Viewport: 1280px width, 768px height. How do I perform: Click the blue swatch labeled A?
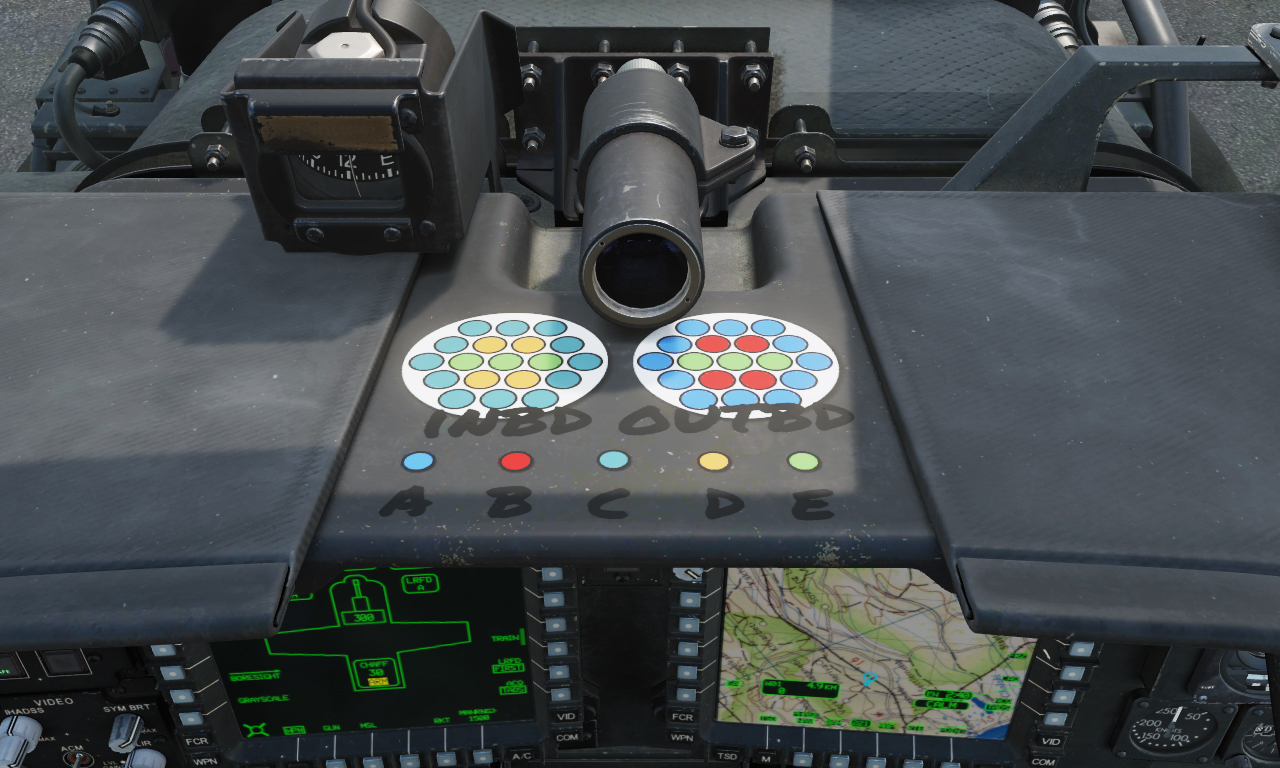(416, 461)
